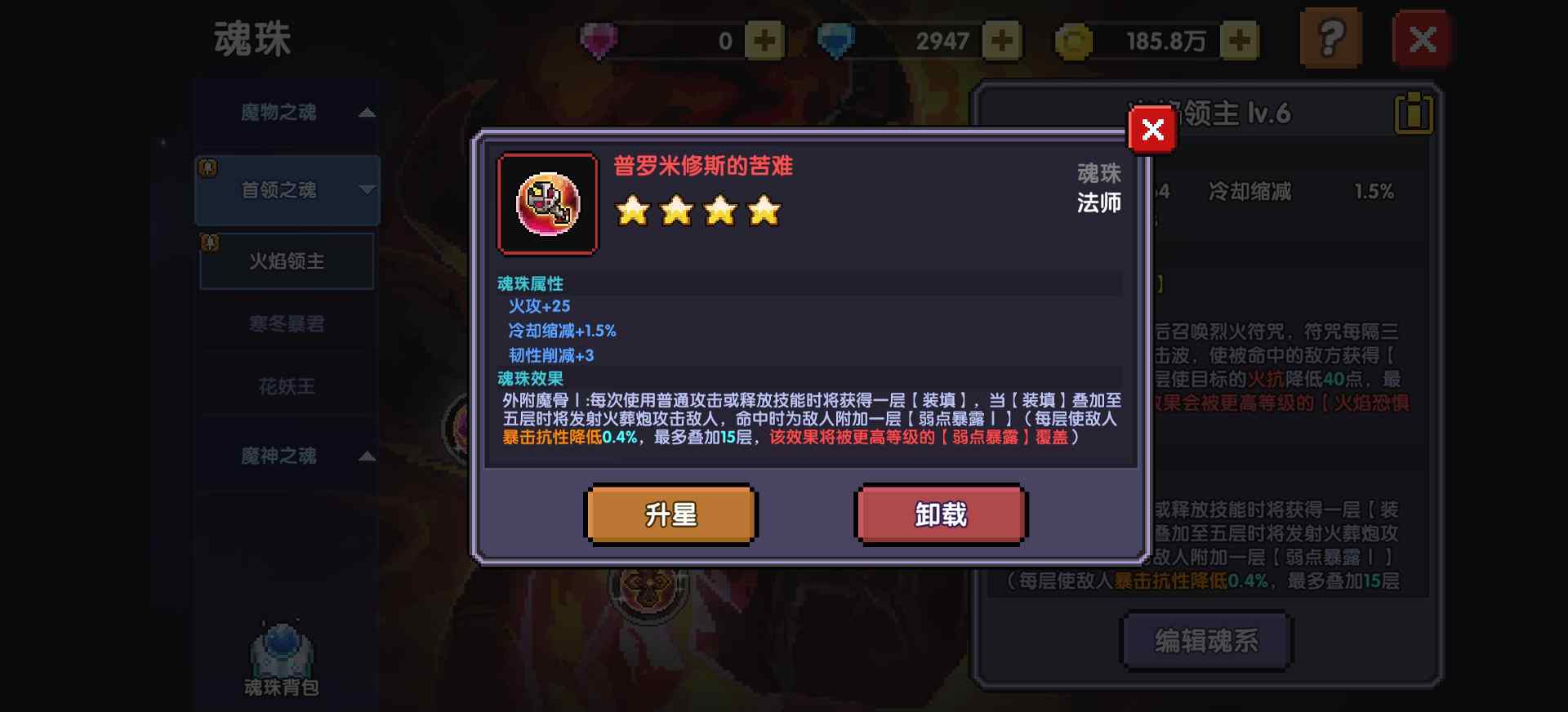This screenshot has width=1568, height=712.
Task: Open the help (?) panel
Action: click(x=1330, y=36)
